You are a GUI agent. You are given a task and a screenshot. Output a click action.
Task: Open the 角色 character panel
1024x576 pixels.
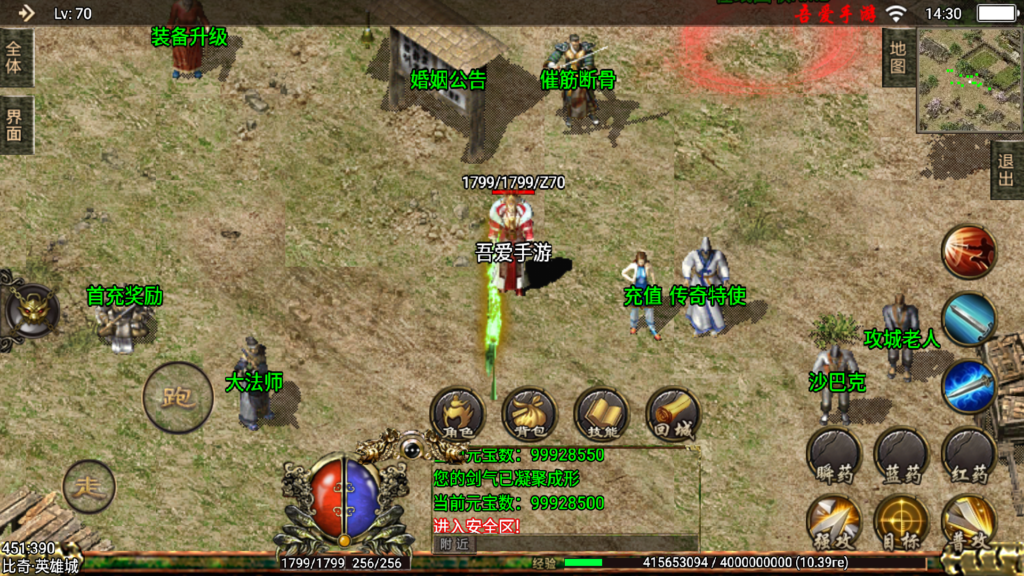(457, 414)
